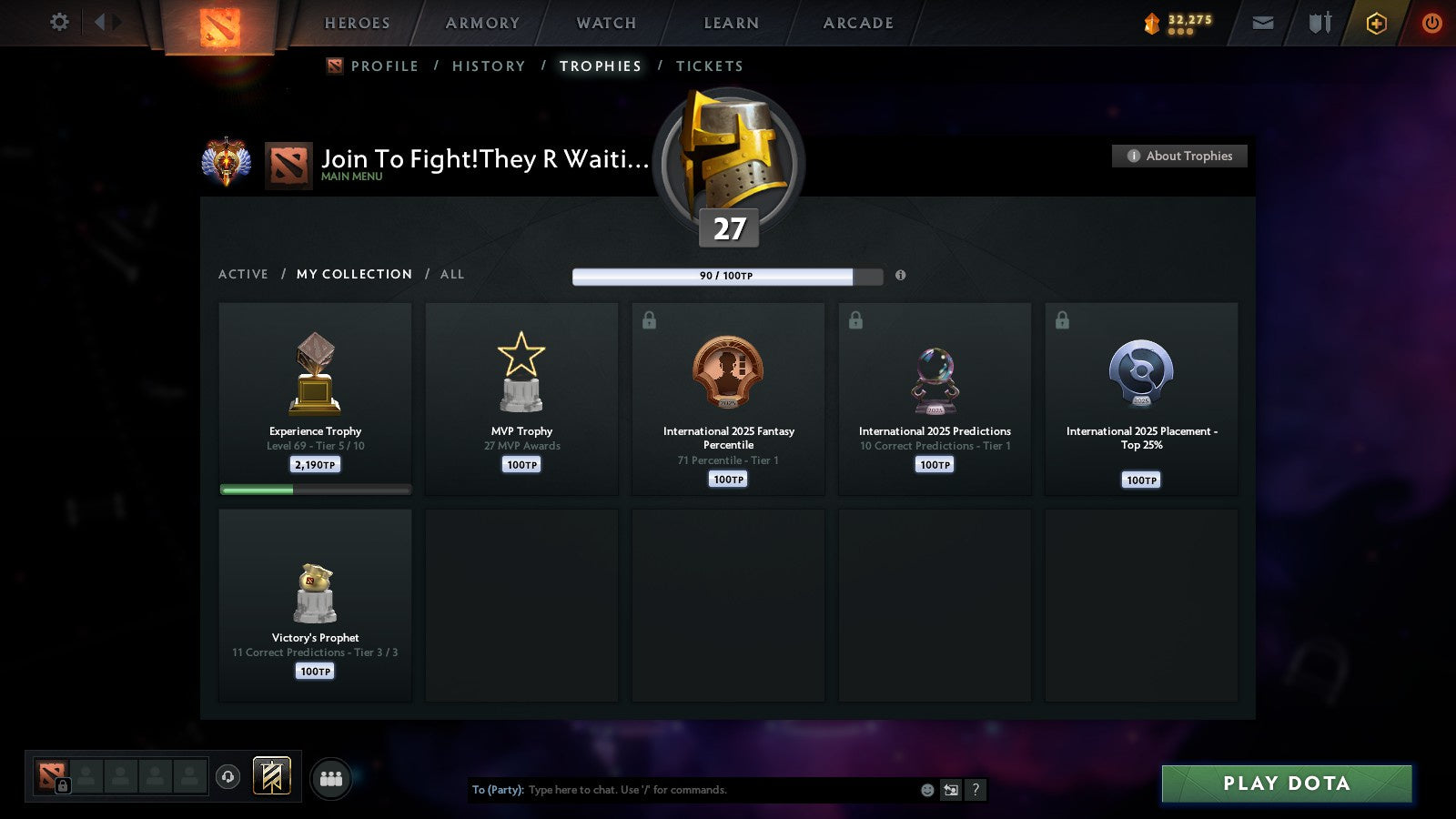The height and width of the screenshot is (819, 1456).
Task: Open an empty party member slot
Action: 120,774
